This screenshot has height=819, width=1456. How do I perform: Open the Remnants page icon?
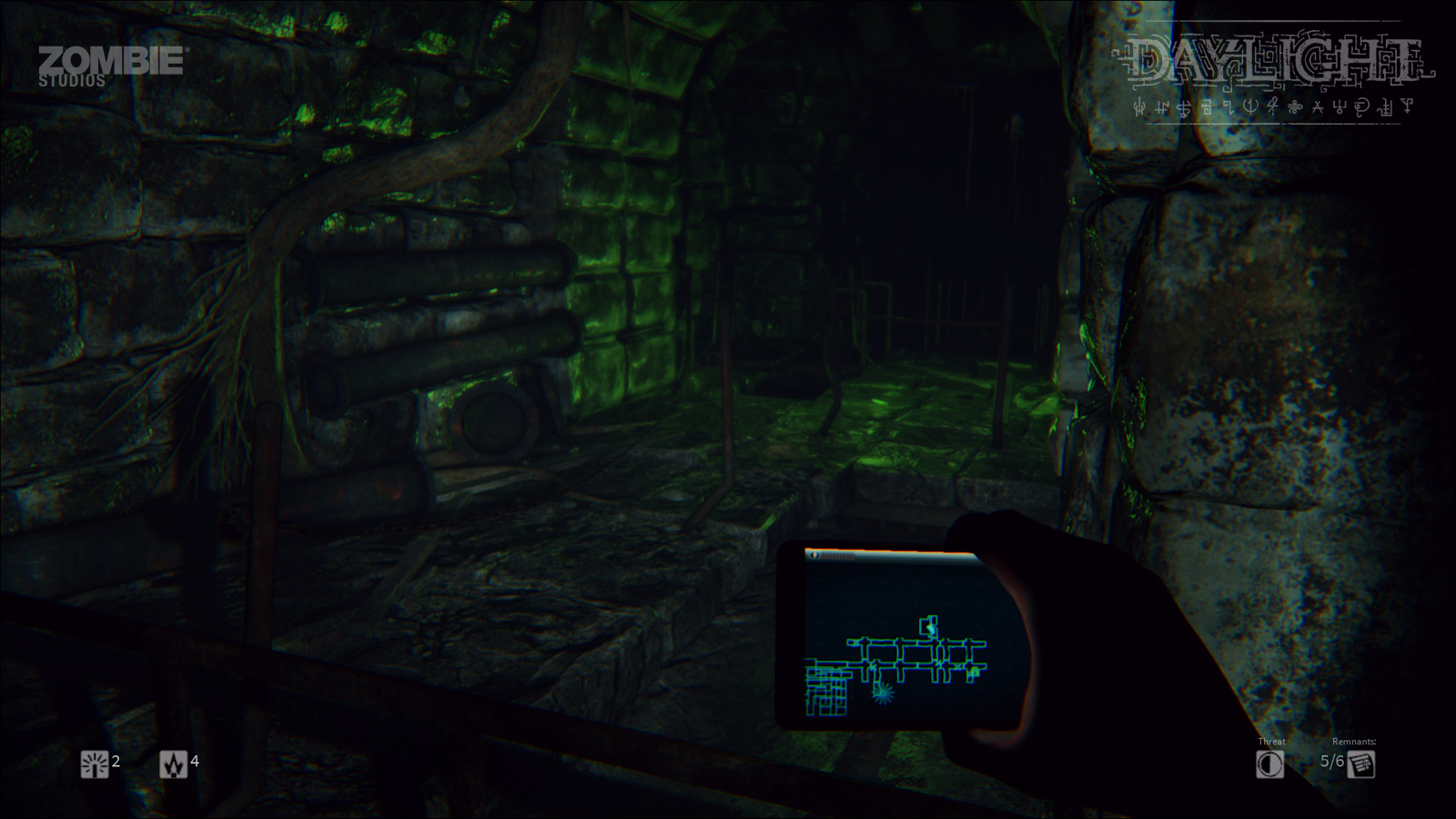(1363, 764)
